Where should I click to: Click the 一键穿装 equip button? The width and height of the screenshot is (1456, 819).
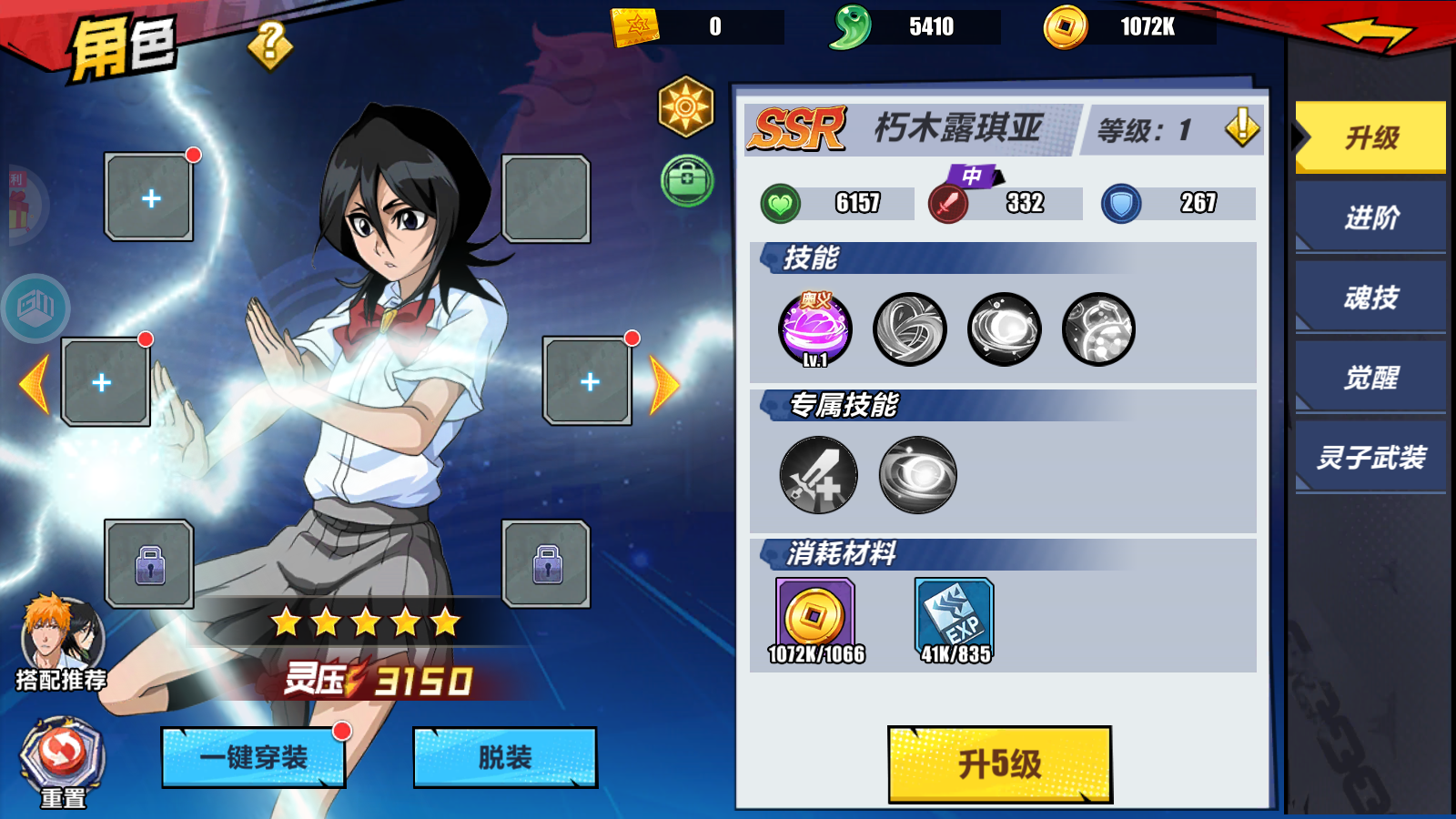[x=253, y=758]
